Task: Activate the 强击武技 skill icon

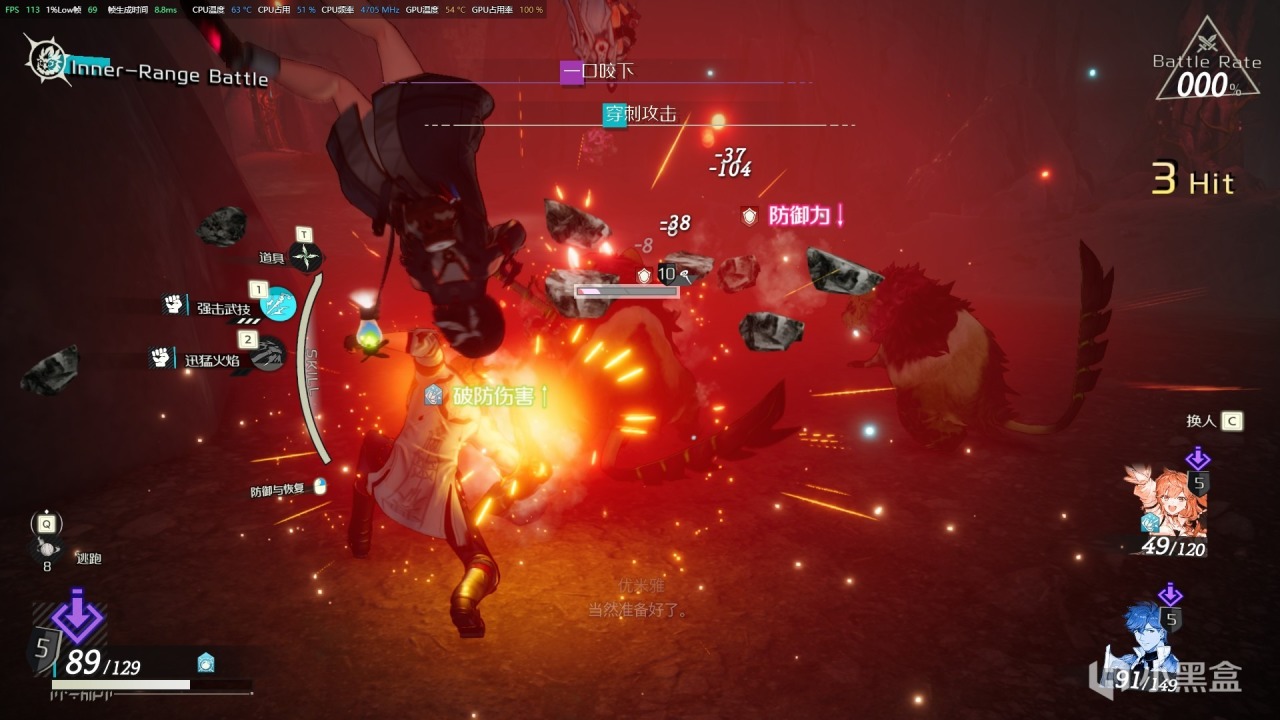Action: 278,305
